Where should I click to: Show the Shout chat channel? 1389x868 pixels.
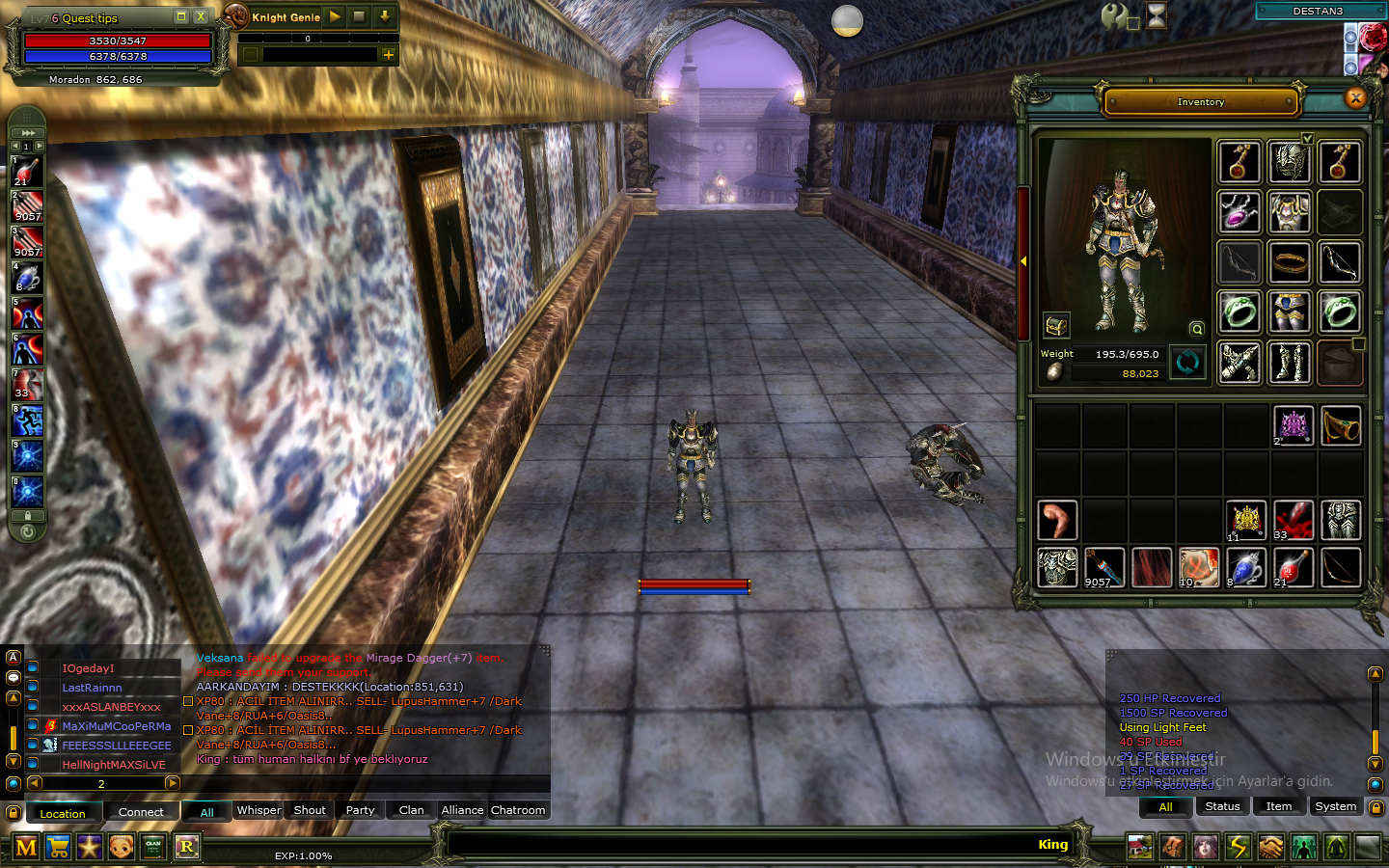click(x=309, y=810)
